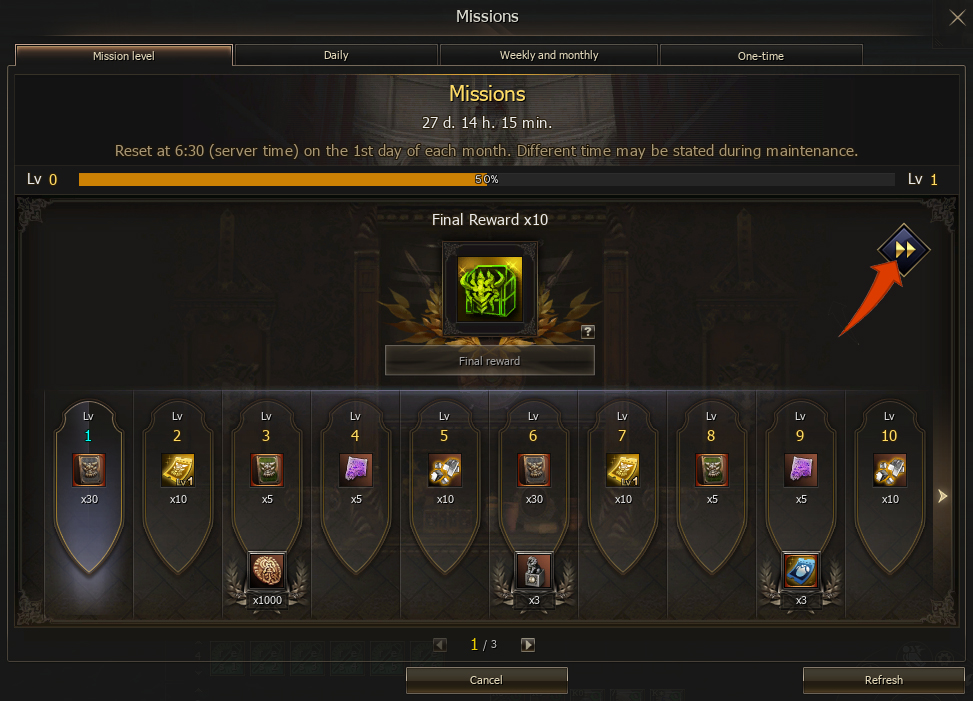Open the Weekly and monthly tab
973x701 pixels.
coord(549,55)
